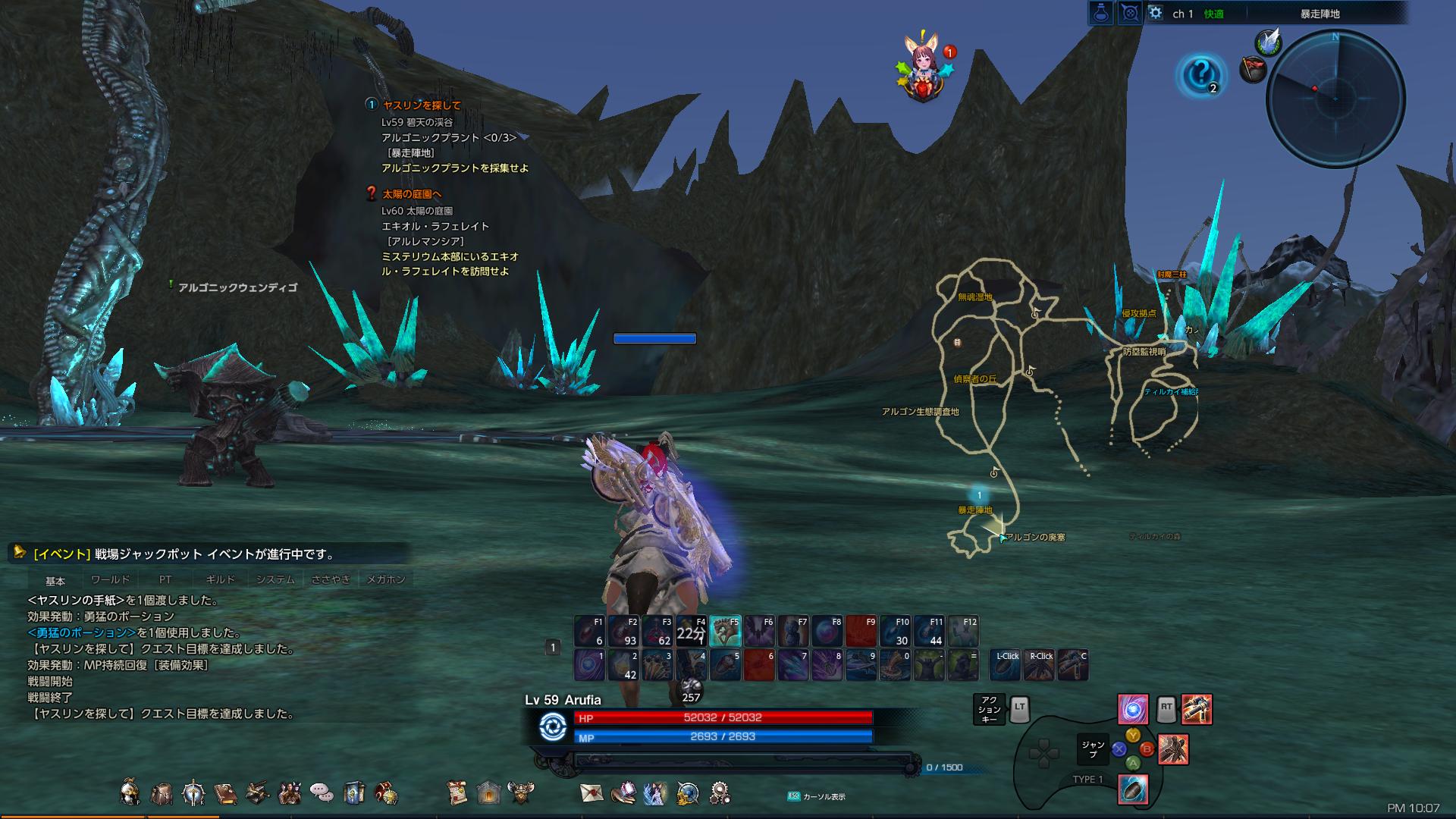The width and height of the screenshot is (1456, 819).
Task: Open the brown book menu icon
Action: pos(225,793)
